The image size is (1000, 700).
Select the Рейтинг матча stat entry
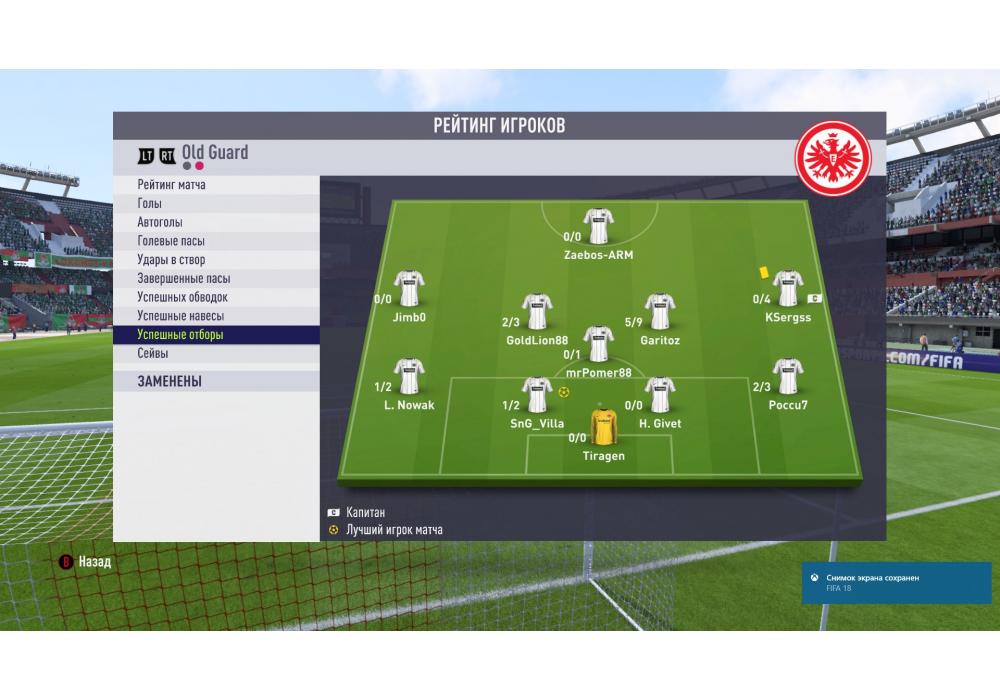click(172, 185)
